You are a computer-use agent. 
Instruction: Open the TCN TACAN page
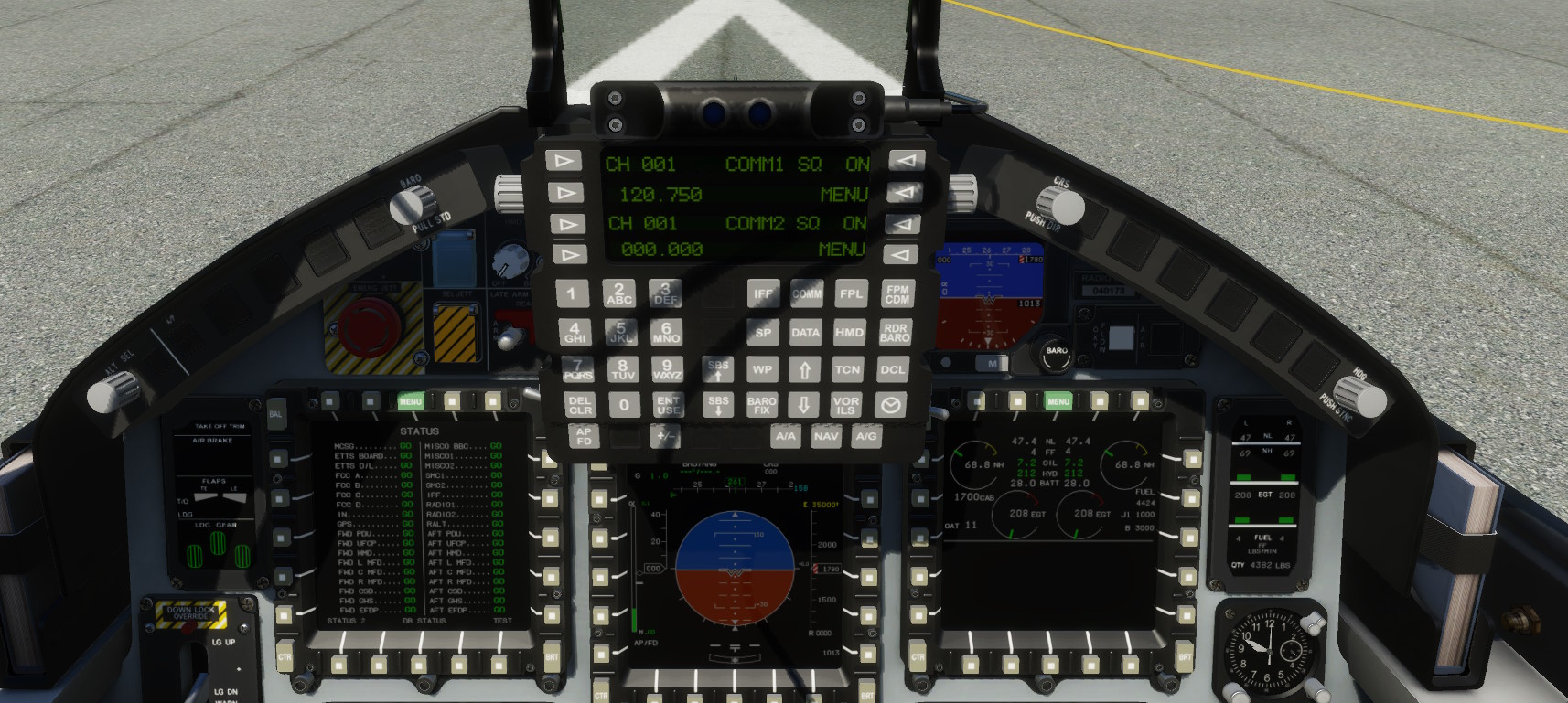pos(847,370)
